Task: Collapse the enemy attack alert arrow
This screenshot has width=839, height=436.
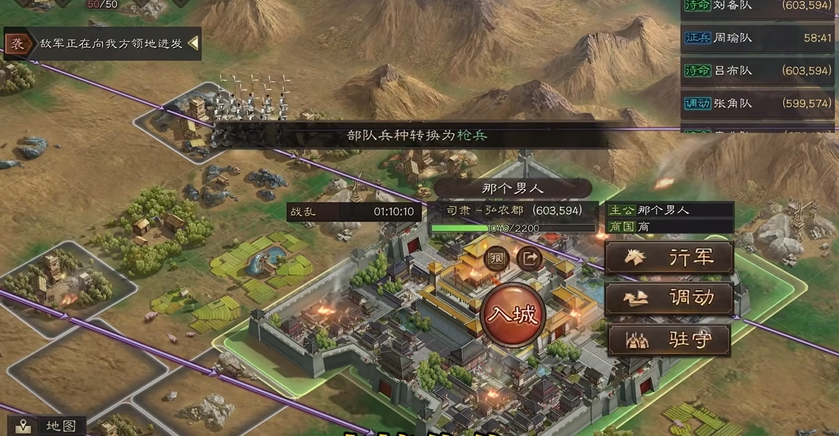Action: (193, 44)
